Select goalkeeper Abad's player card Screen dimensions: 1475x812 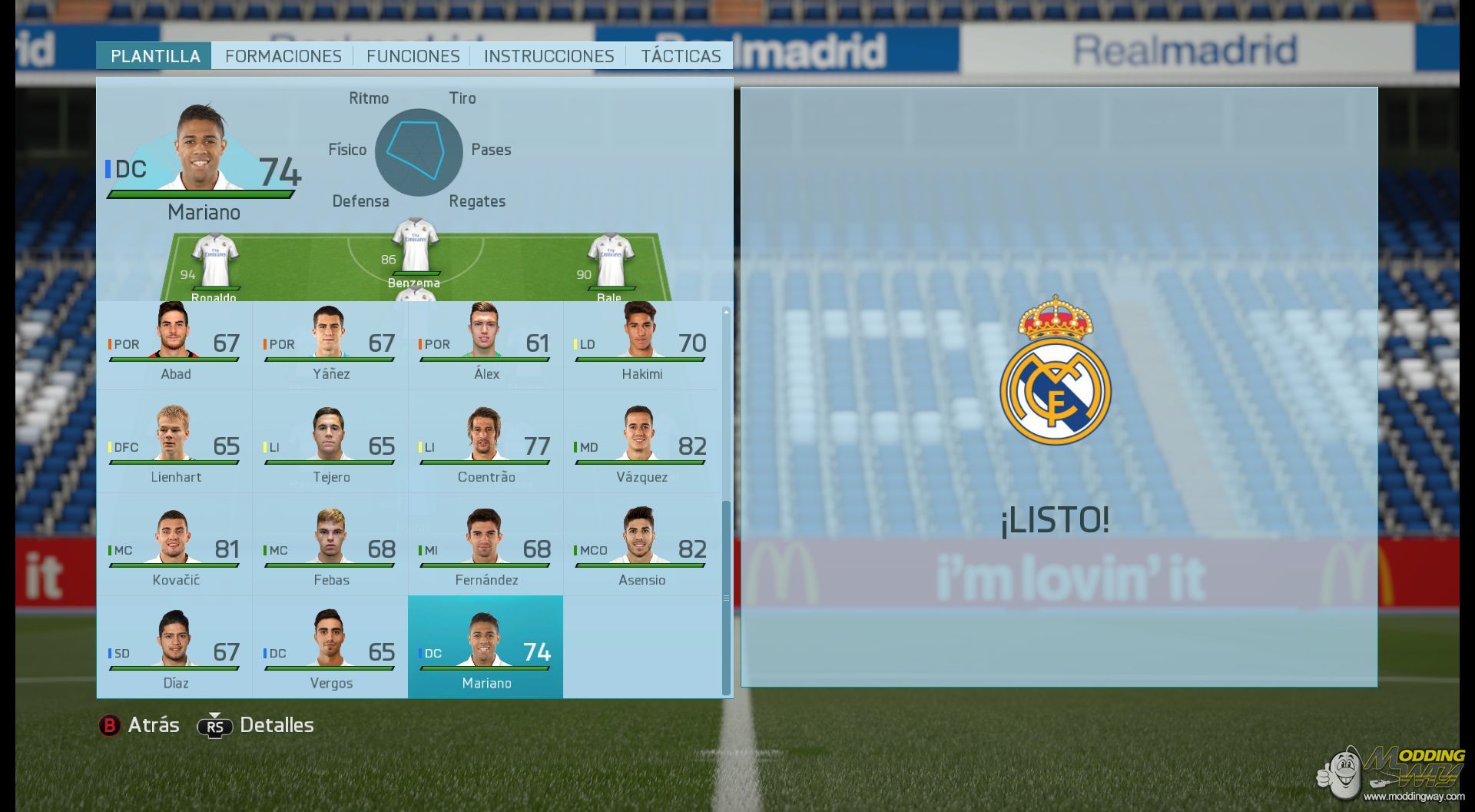point(175,346)
